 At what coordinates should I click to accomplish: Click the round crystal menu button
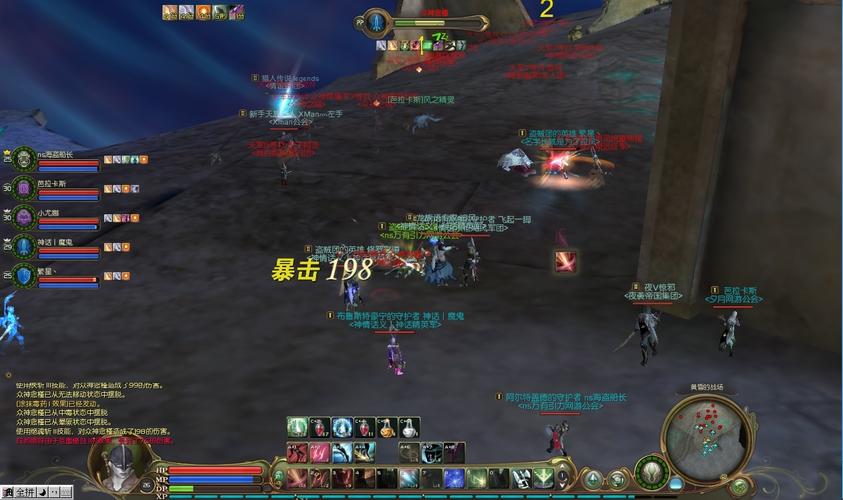(x=592, y=480)
